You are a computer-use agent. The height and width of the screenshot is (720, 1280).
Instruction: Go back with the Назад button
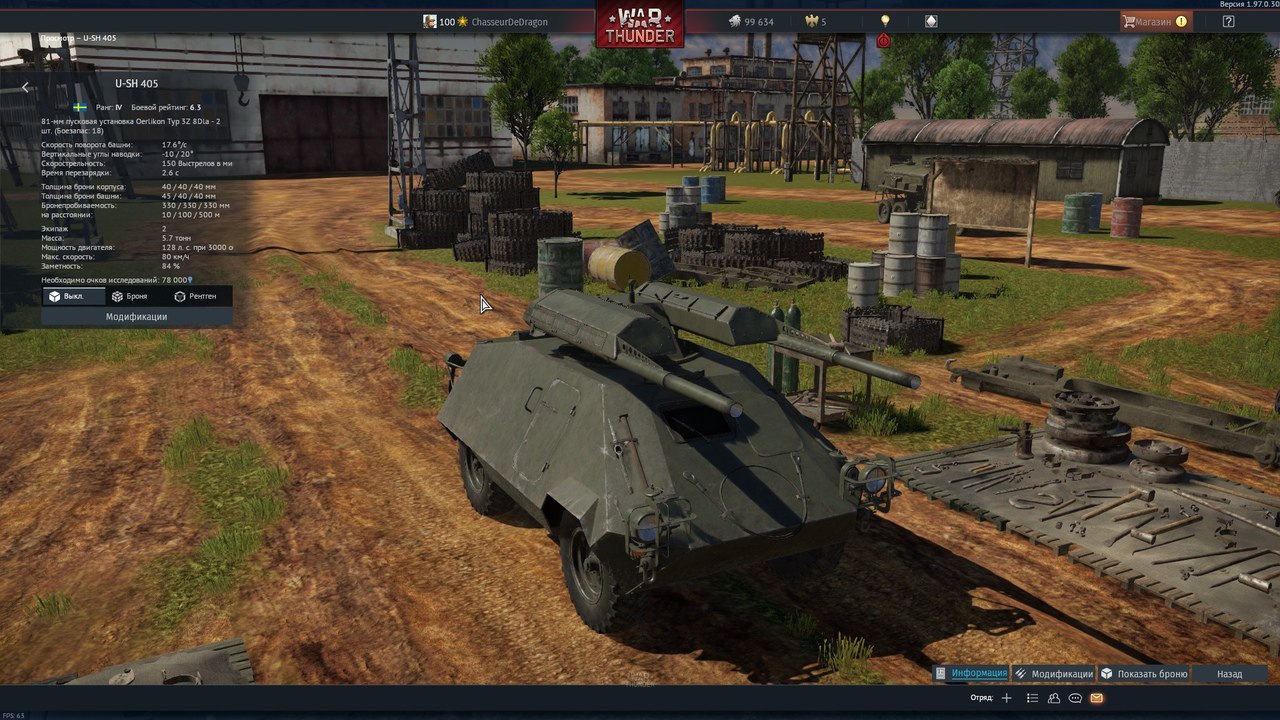pos(1229,674)
